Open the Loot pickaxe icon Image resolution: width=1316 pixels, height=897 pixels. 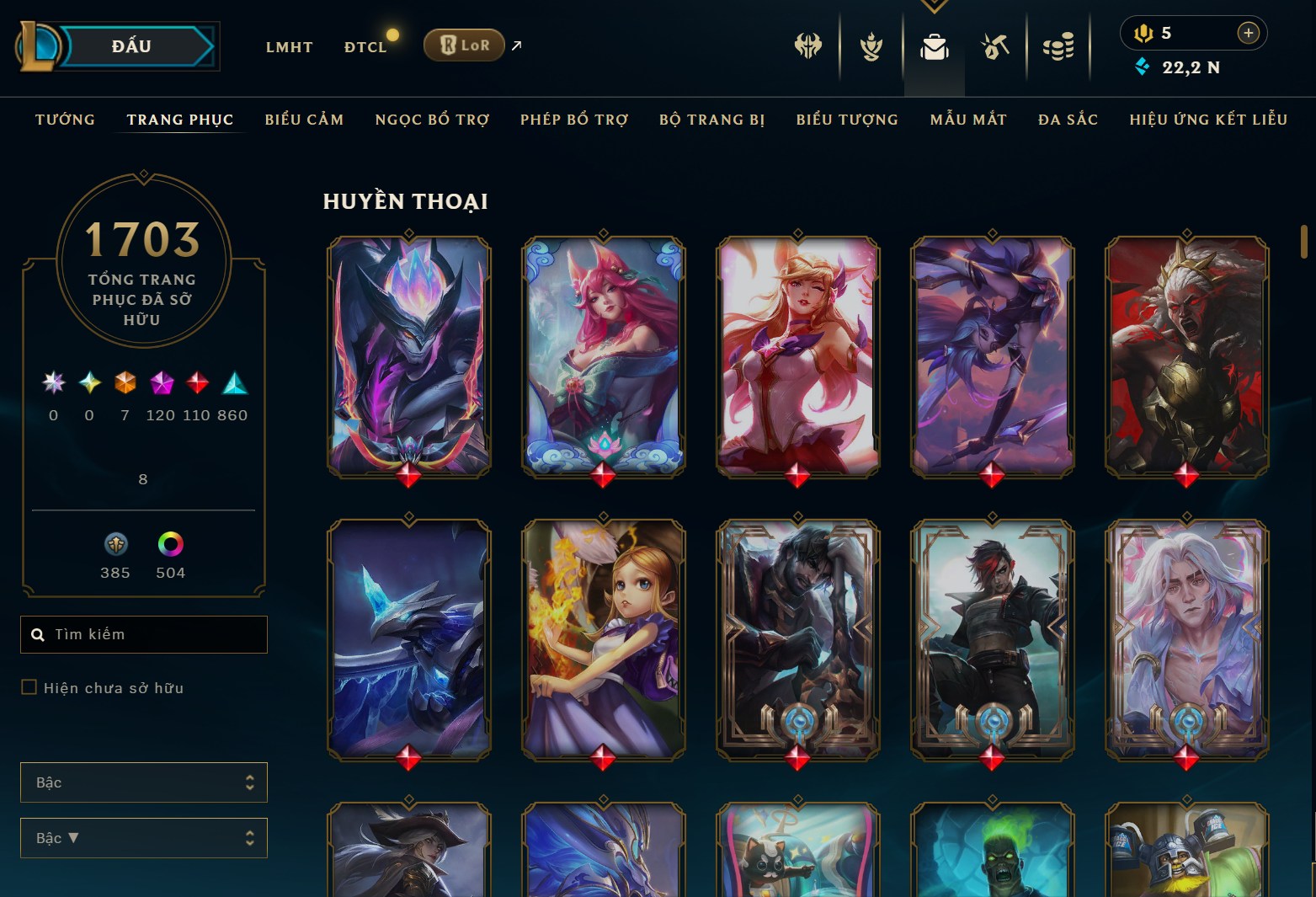pos(994,48)
